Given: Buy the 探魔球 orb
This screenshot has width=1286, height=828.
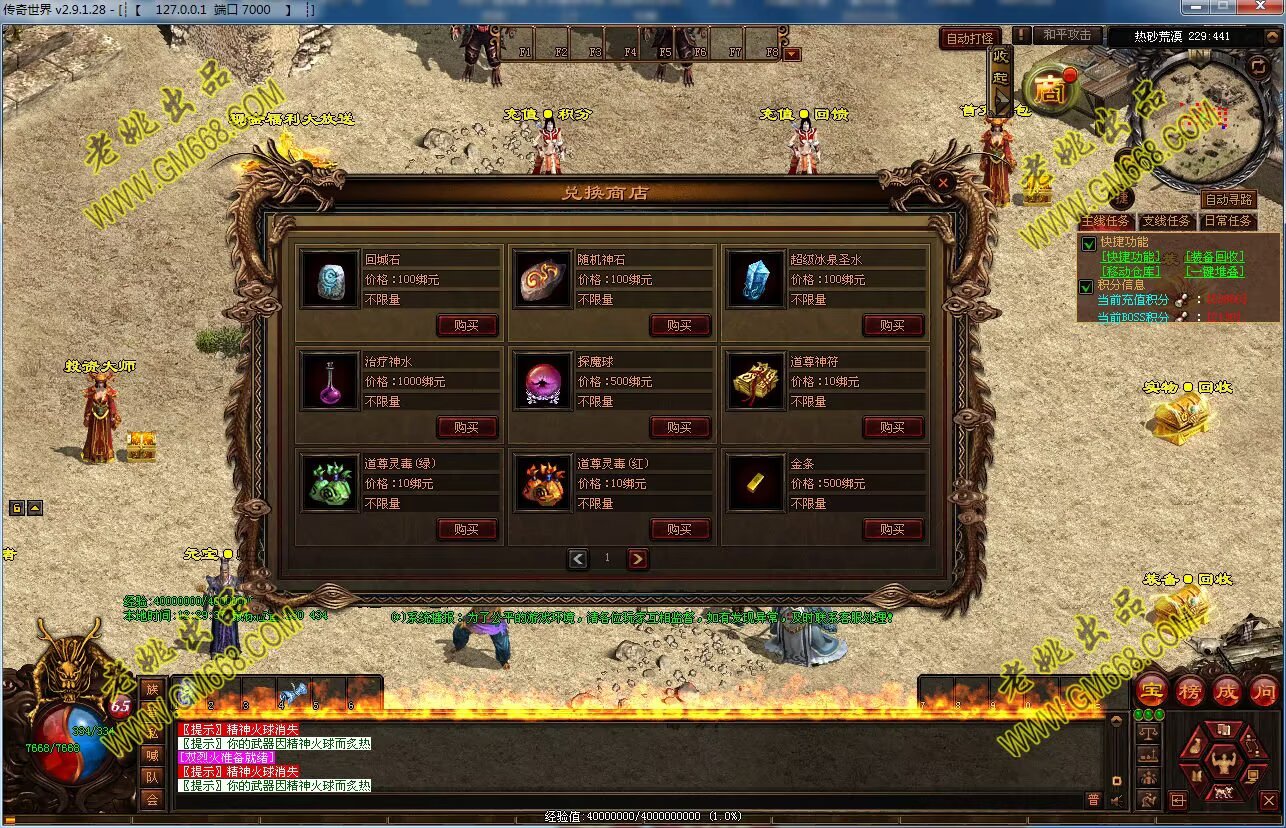Looking at the screenshot, I should (679, 427).
